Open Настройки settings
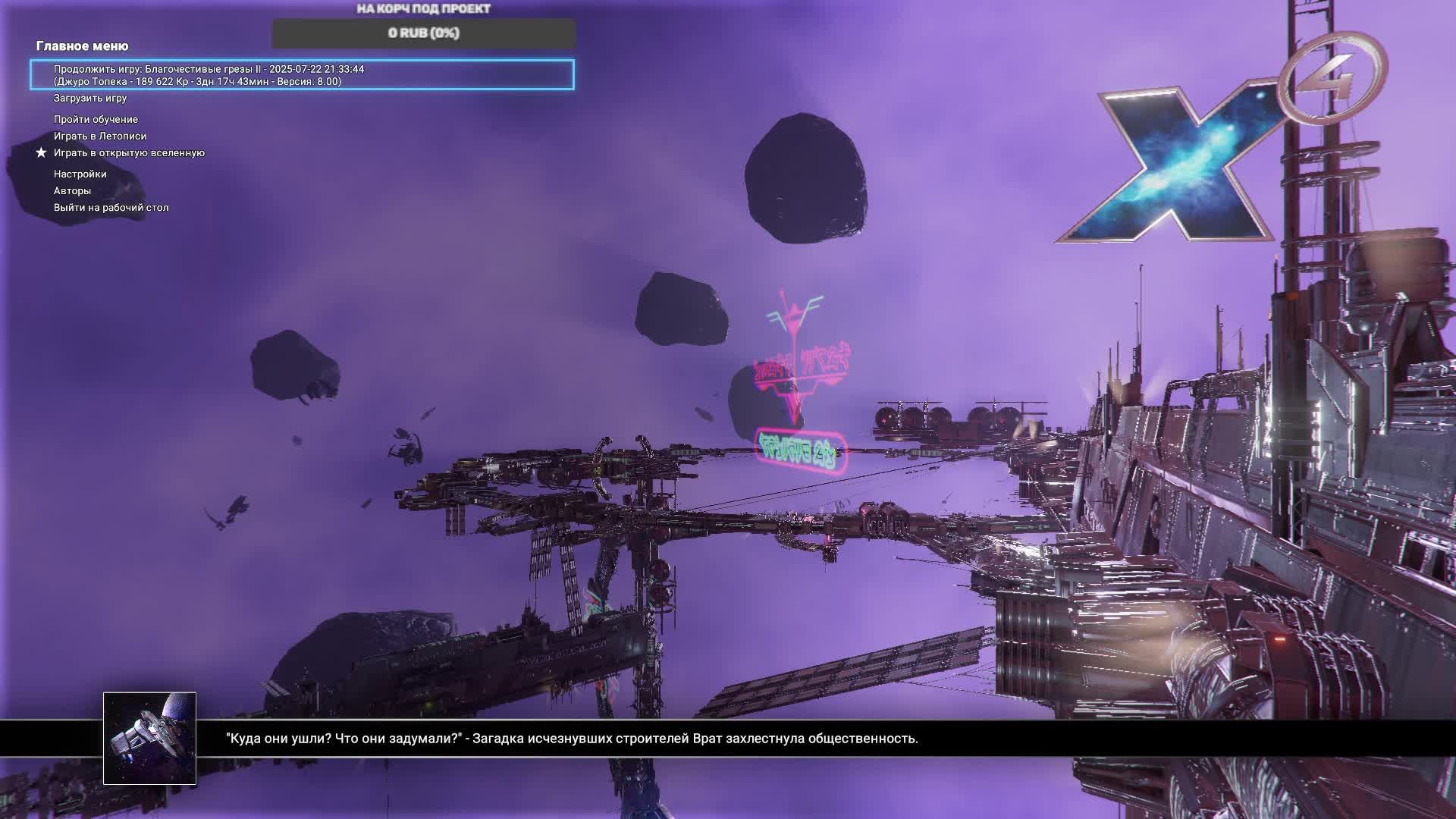Image resolution: width=1456 pixels, height=819 pixels. click(80, 174)
